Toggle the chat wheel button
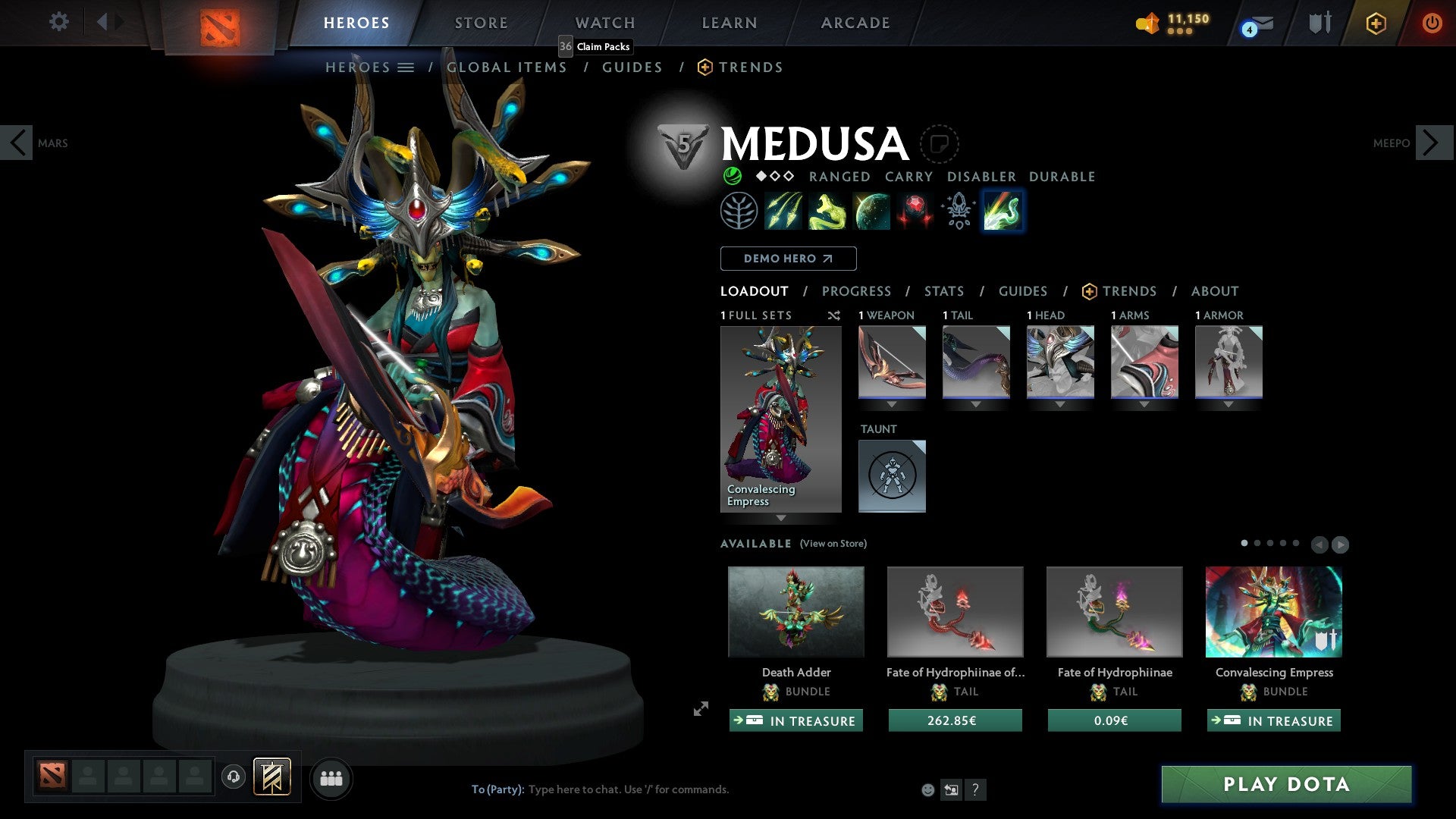1456x819 pixels. [951, 789]
